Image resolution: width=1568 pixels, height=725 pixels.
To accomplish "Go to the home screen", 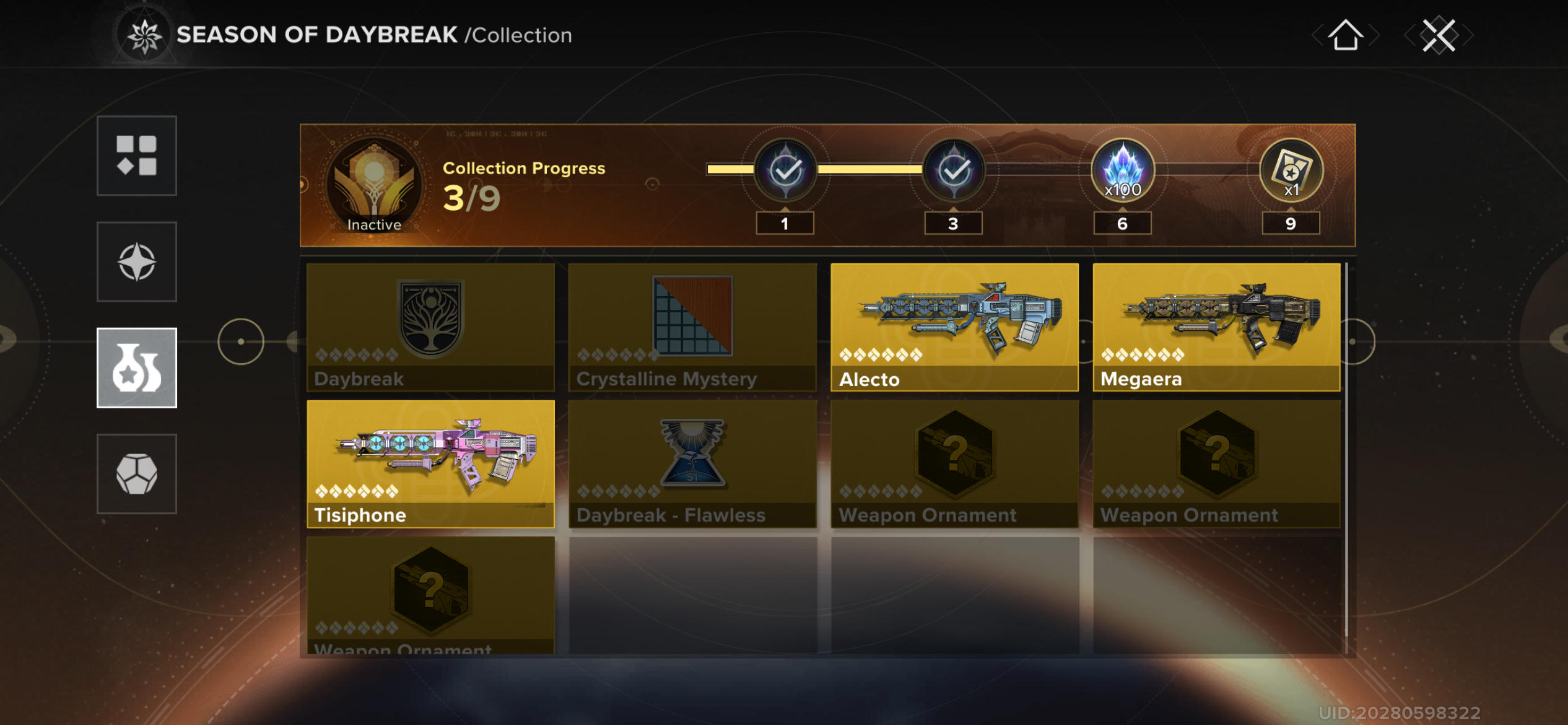I will coord(1344,35).
